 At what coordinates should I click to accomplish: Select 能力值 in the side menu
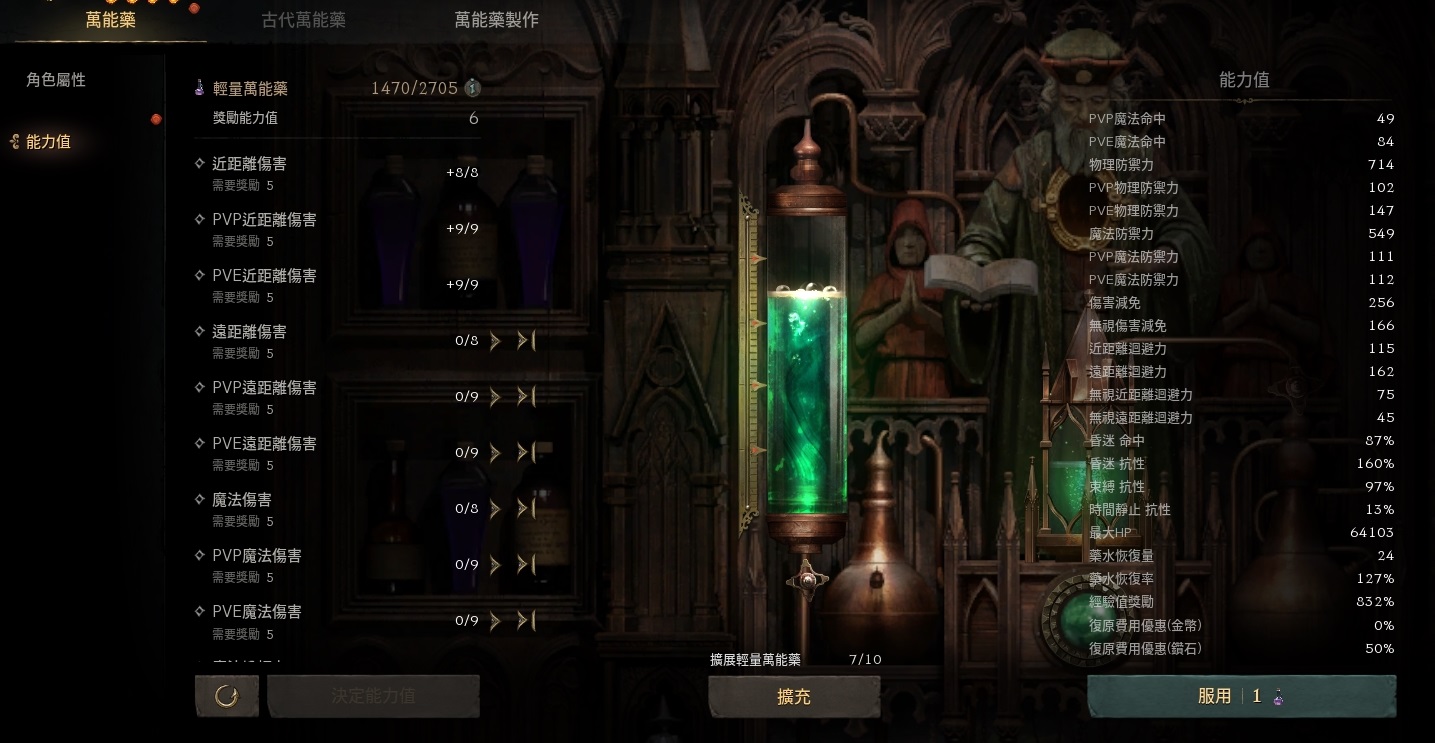click(48, 142)
